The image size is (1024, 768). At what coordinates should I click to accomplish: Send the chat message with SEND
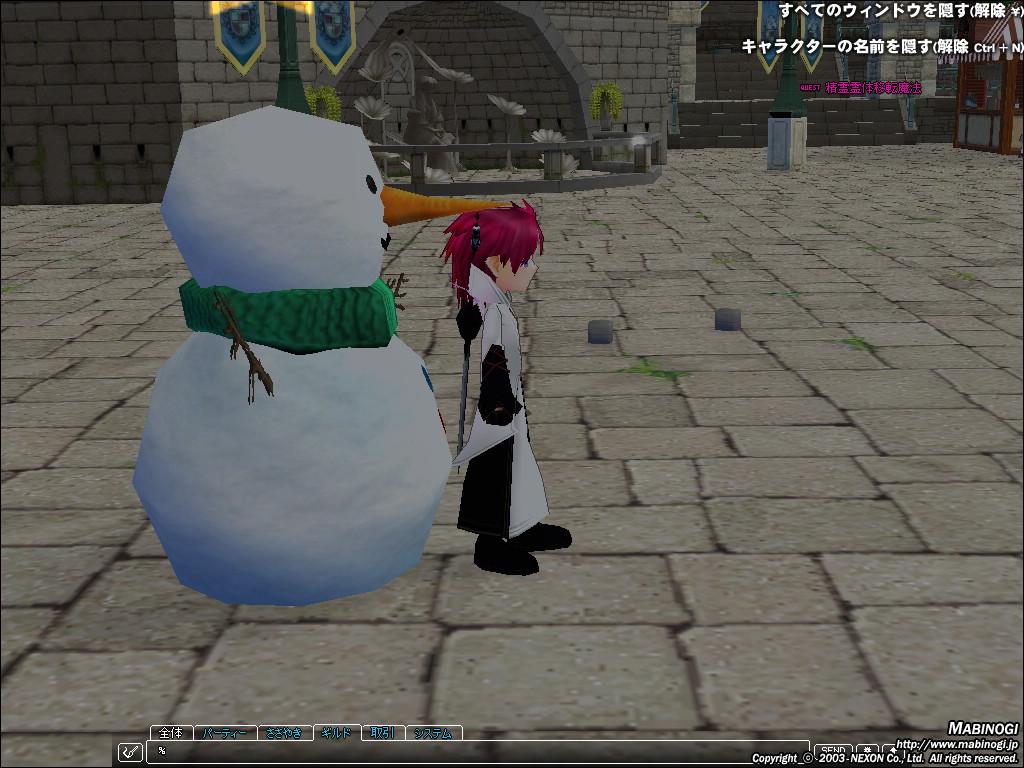click(832, 750)
